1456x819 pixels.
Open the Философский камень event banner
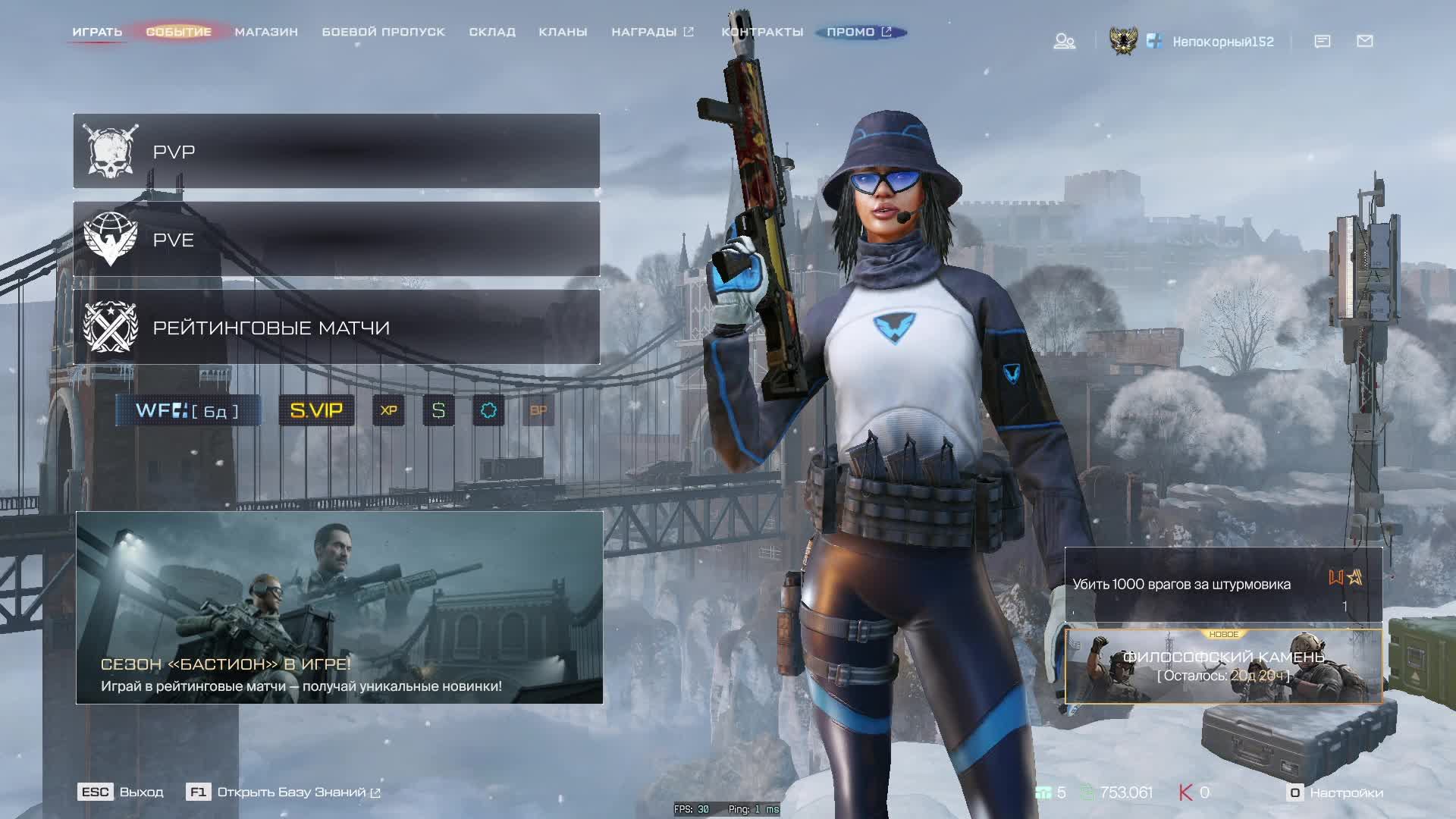click(x=1223, y=666)
